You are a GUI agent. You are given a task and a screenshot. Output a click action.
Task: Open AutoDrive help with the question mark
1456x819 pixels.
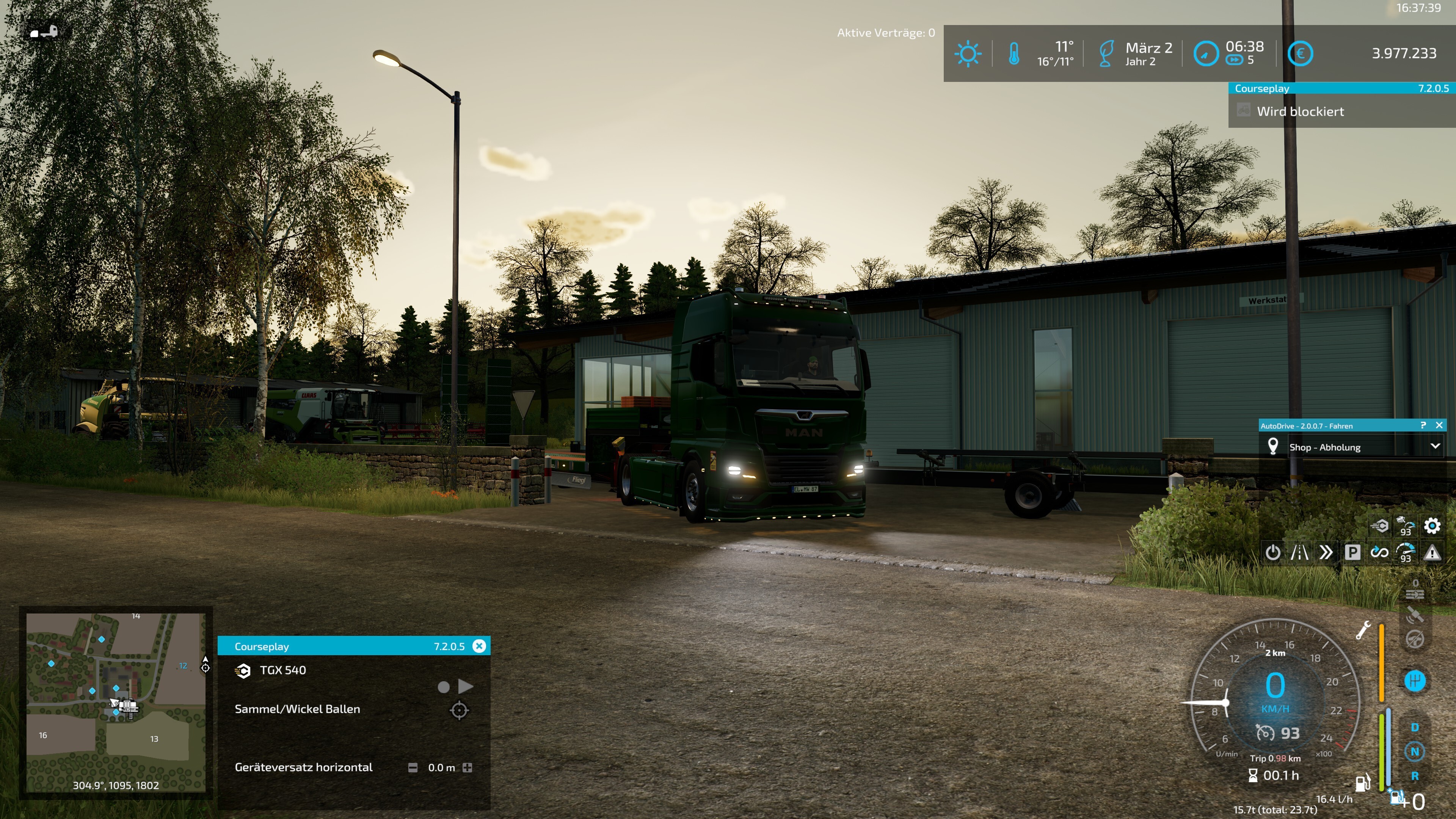pos(1423,425)
